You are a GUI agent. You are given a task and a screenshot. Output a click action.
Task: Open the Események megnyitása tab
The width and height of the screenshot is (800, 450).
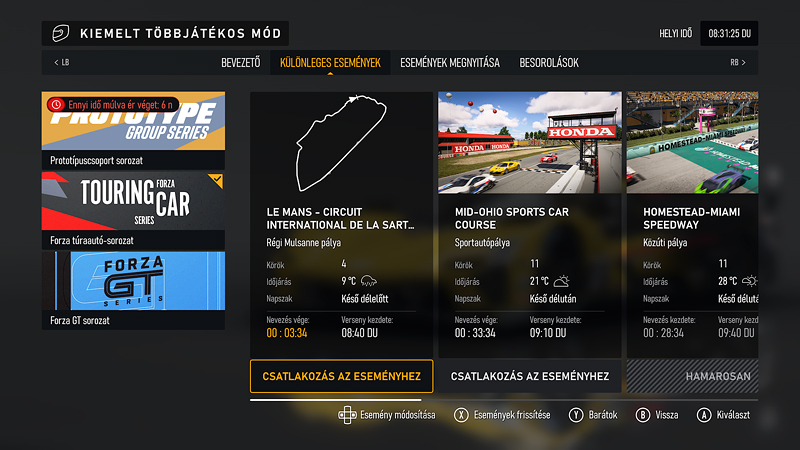449,63
